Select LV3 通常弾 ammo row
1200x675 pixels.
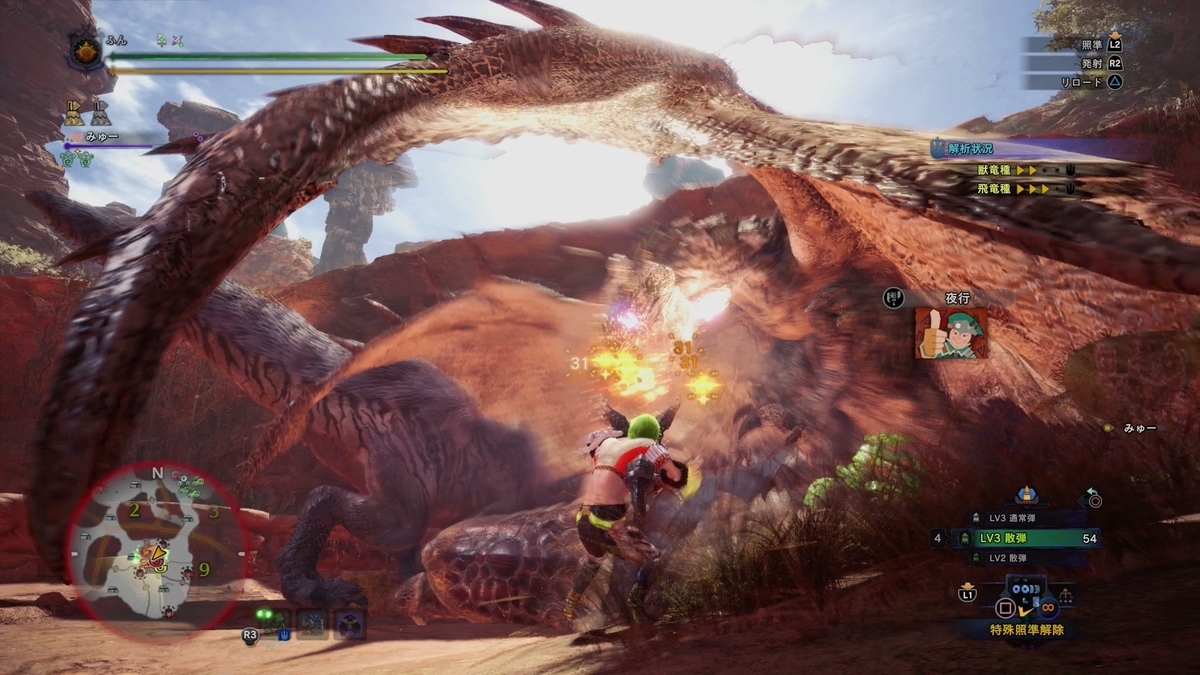point(1030,518)
